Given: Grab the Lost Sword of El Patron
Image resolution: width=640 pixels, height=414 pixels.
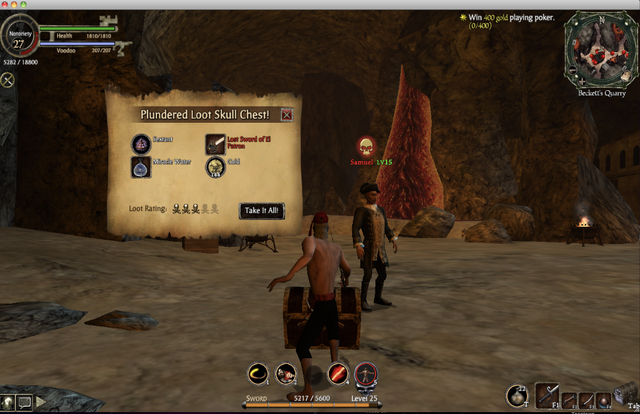Looking at the screenshot, I should tap(215, 144).
